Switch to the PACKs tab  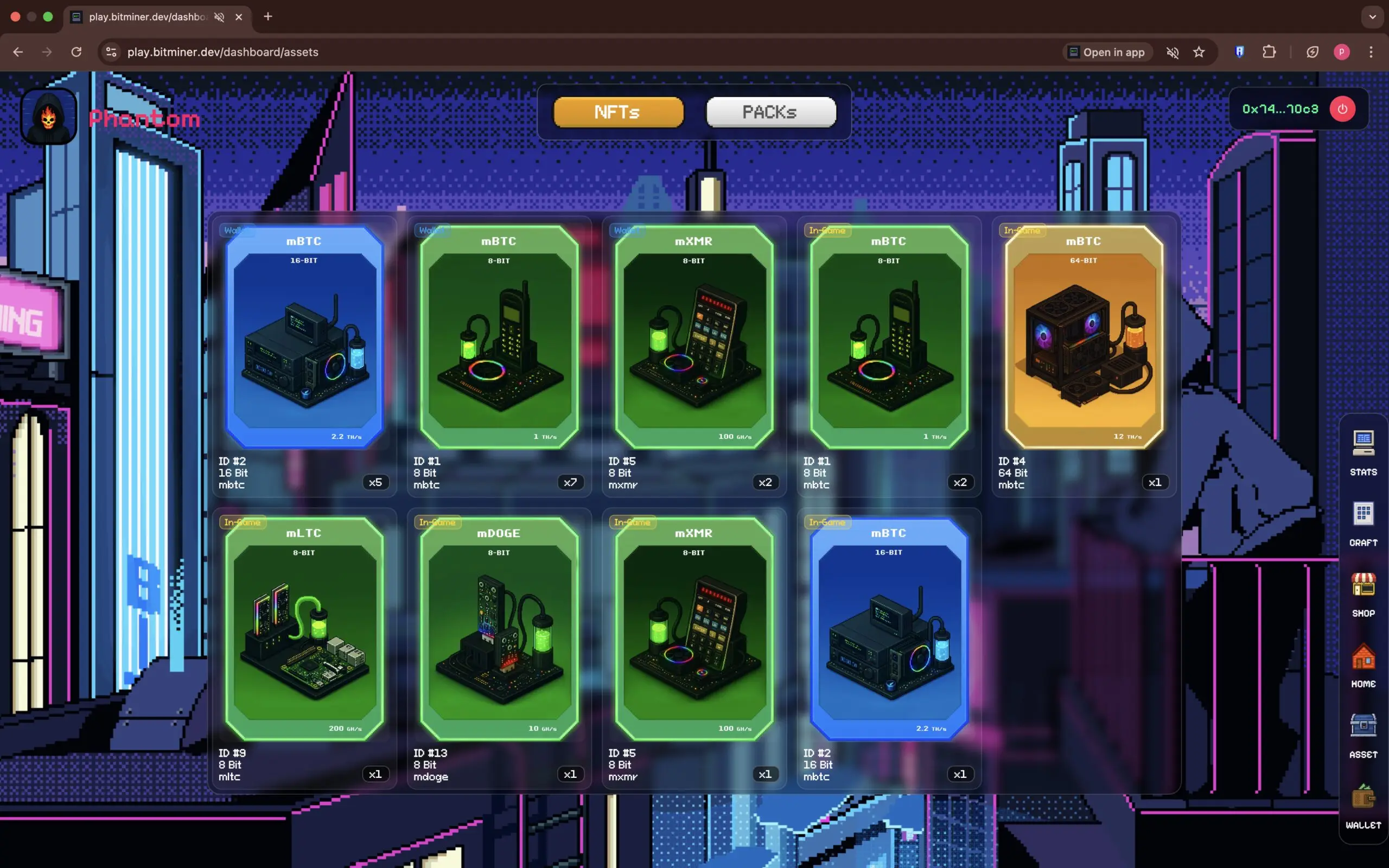click(770, 112)
